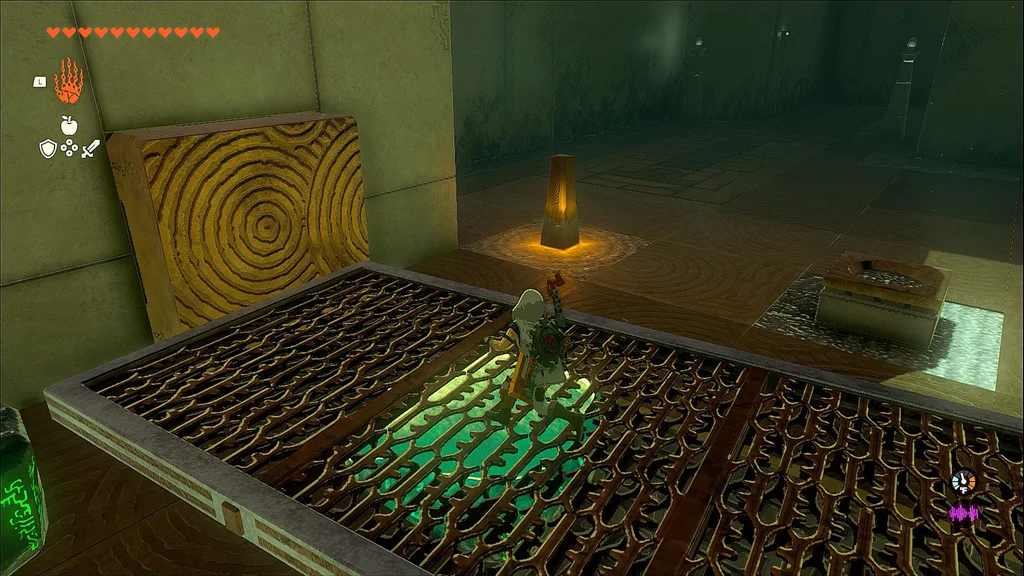1024x576 pixels.
Task: Open the sword weapon quick-select icon
Action: pos(91,148)
